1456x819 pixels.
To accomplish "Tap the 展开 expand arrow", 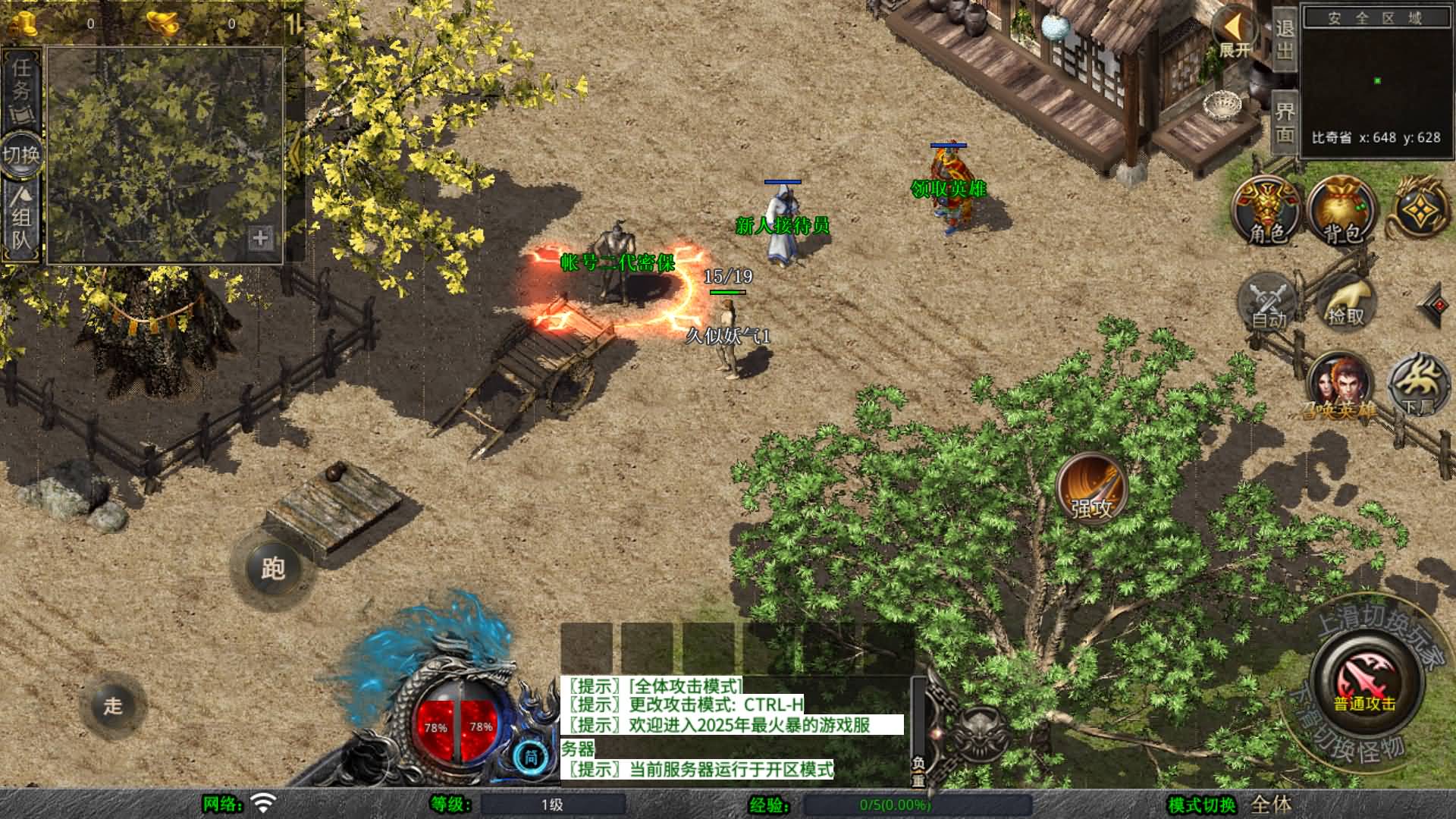I will pyautogui.click(x=1235, y=34).
